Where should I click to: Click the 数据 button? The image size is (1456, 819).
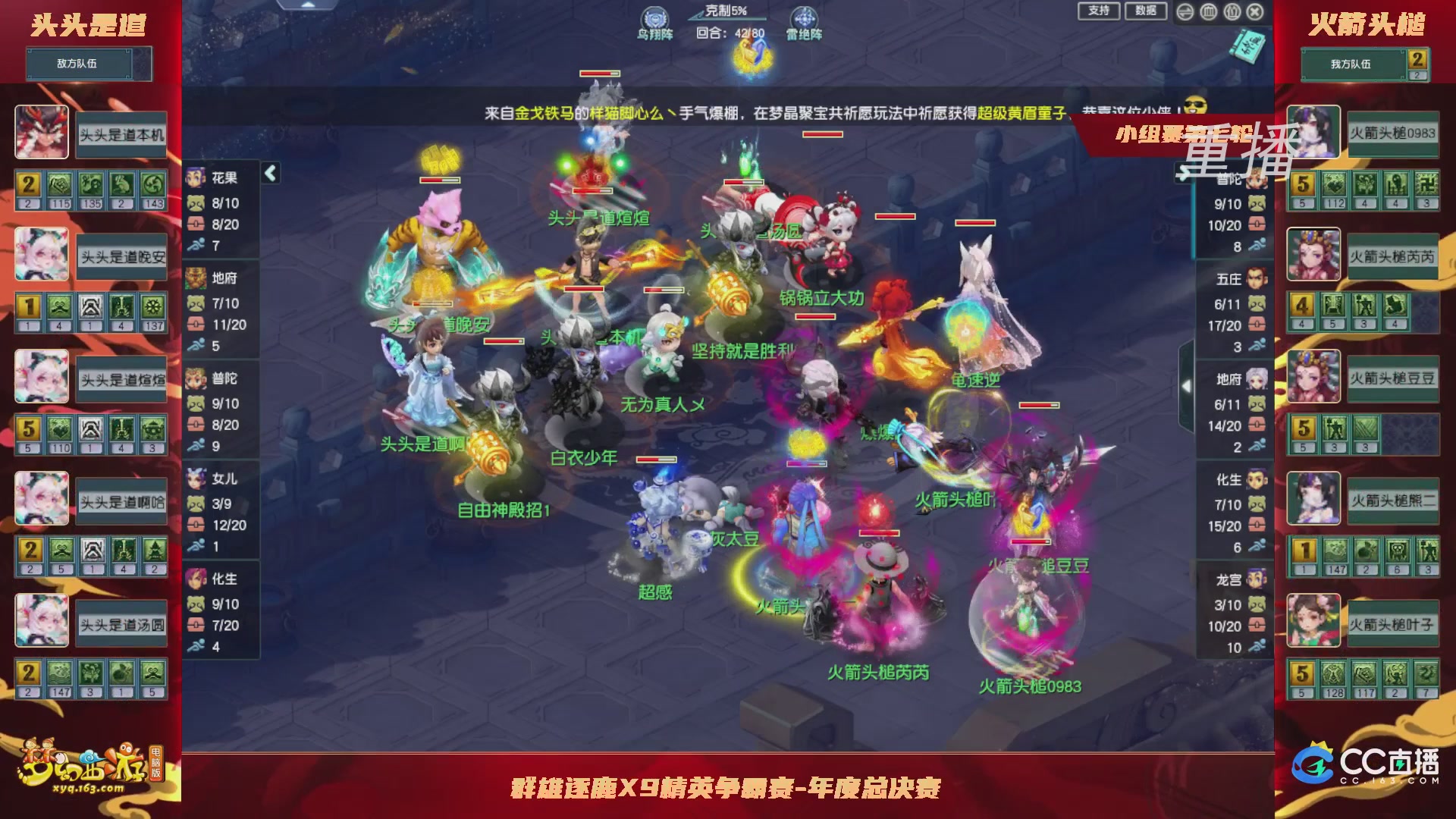1147,11
